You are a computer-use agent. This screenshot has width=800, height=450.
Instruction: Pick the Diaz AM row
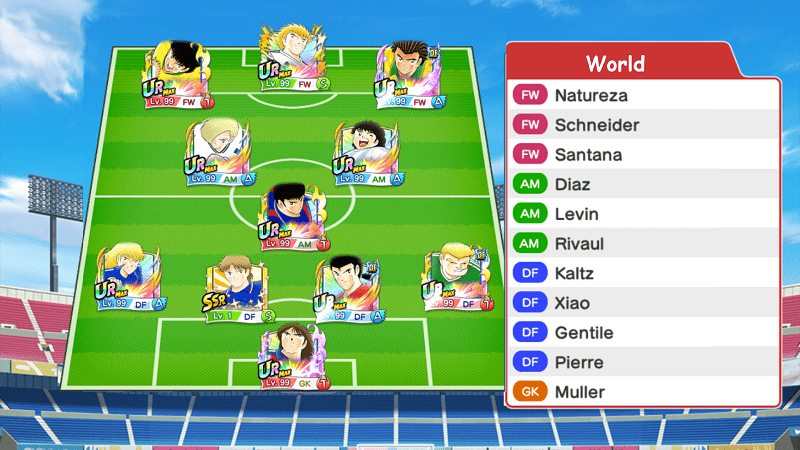pos(643,185)
